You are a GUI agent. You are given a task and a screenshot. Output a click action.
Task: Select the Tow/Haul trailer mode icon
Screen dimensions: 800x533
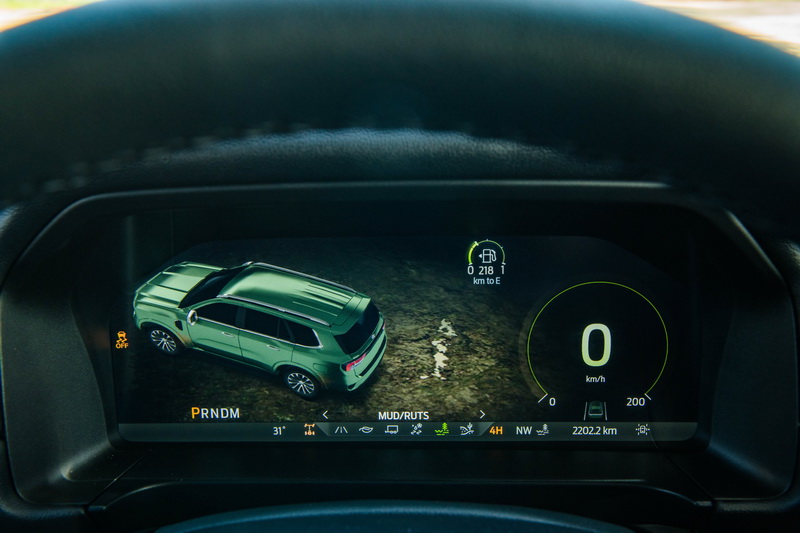pyautogui.click(x=391, y=430)
